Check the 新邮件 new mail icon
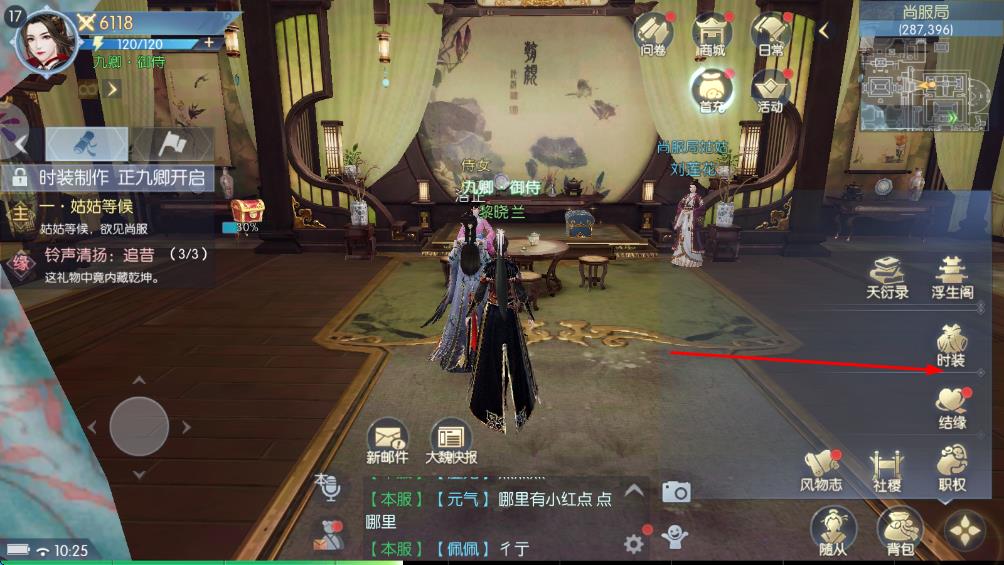 click(387, 439)
